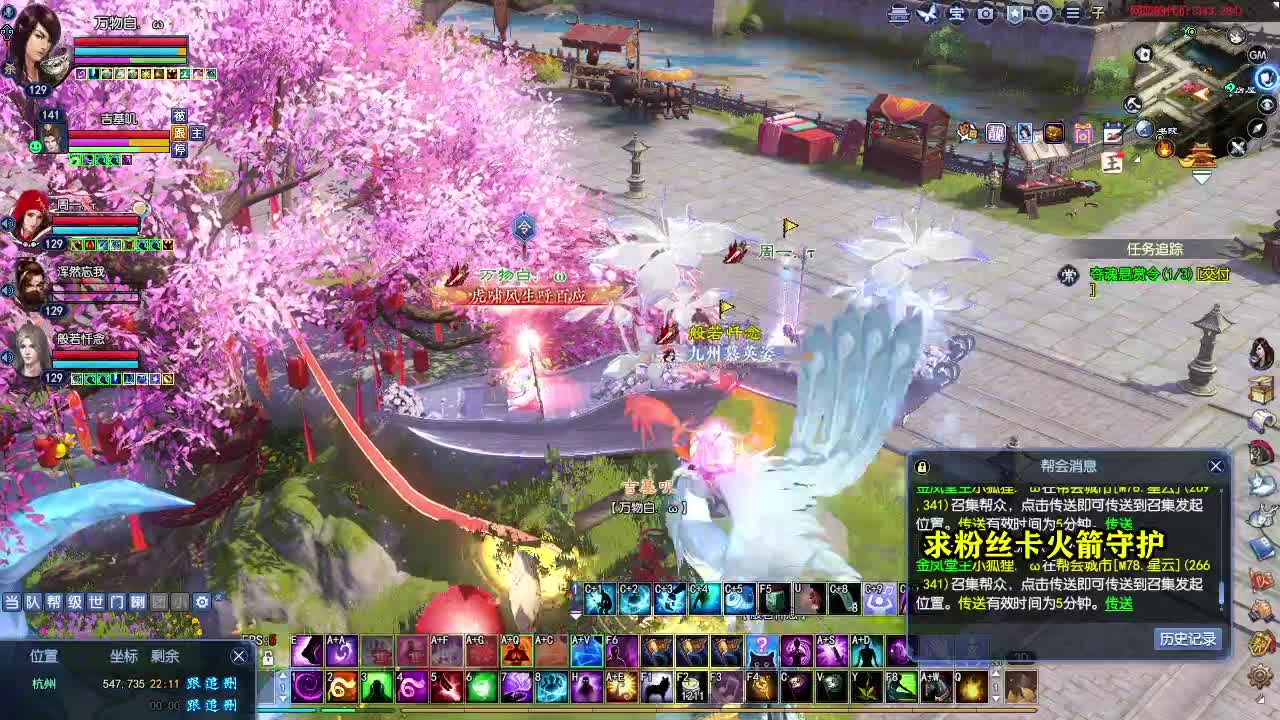1280x720 pixels.
Task: Toggle the lock icon next to the FPS counter
Action: (268, 659)
